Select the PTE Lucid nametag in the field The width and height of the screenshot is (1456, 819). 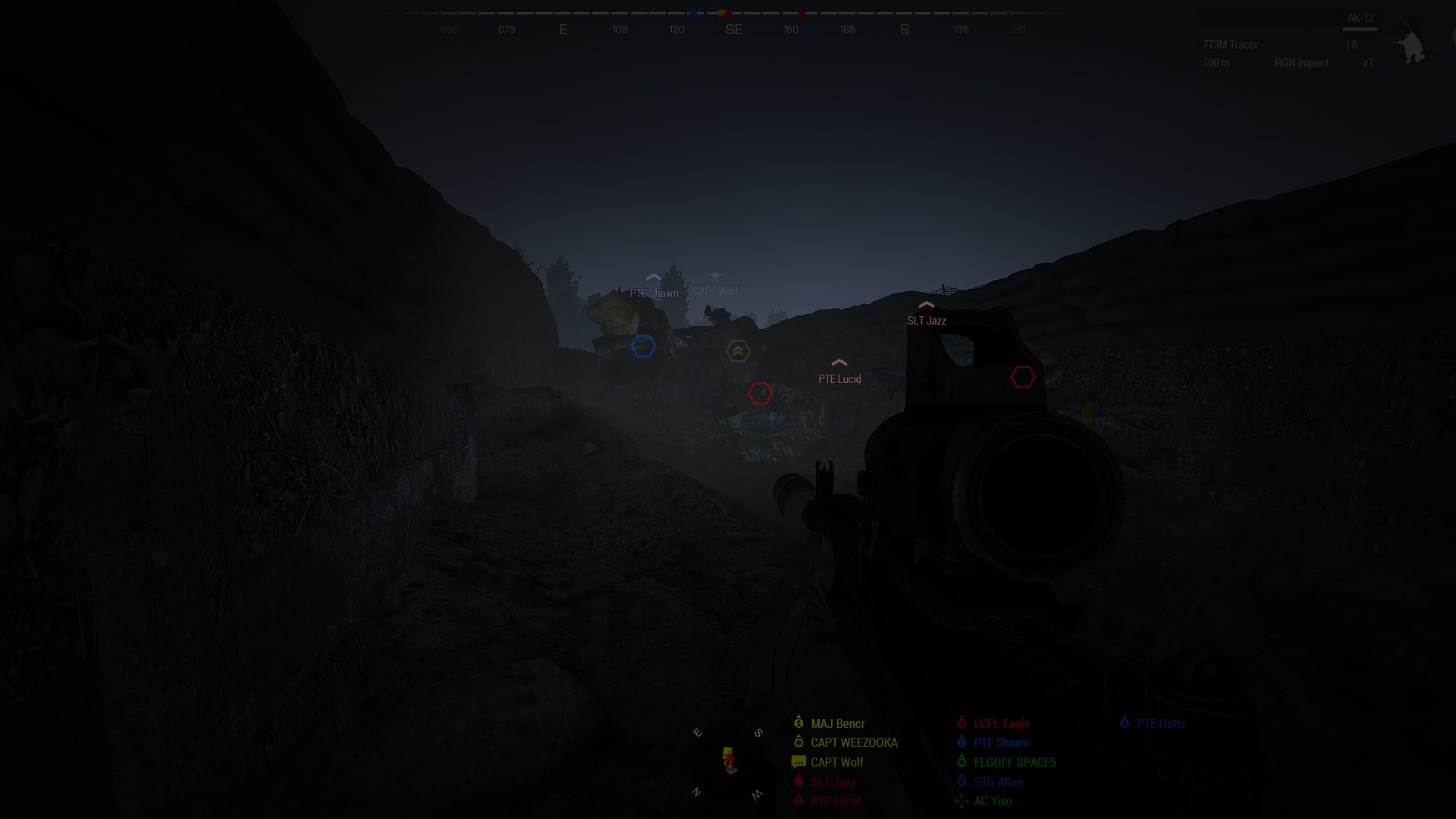coord(839,378)
